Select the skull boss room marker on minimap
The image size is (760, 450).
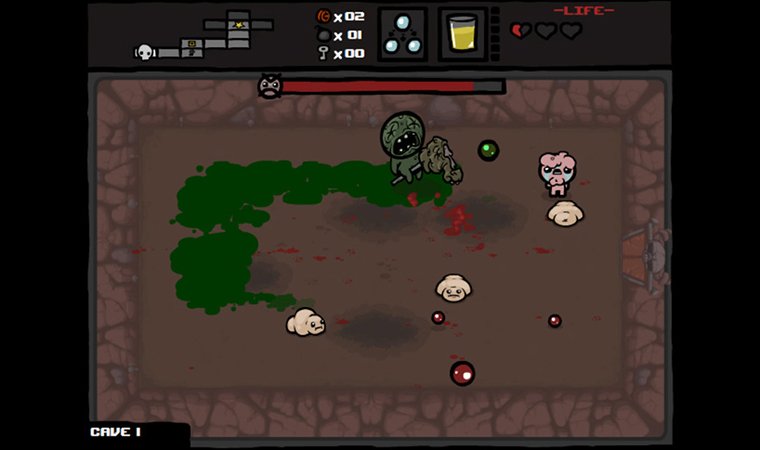coord(143,52)
